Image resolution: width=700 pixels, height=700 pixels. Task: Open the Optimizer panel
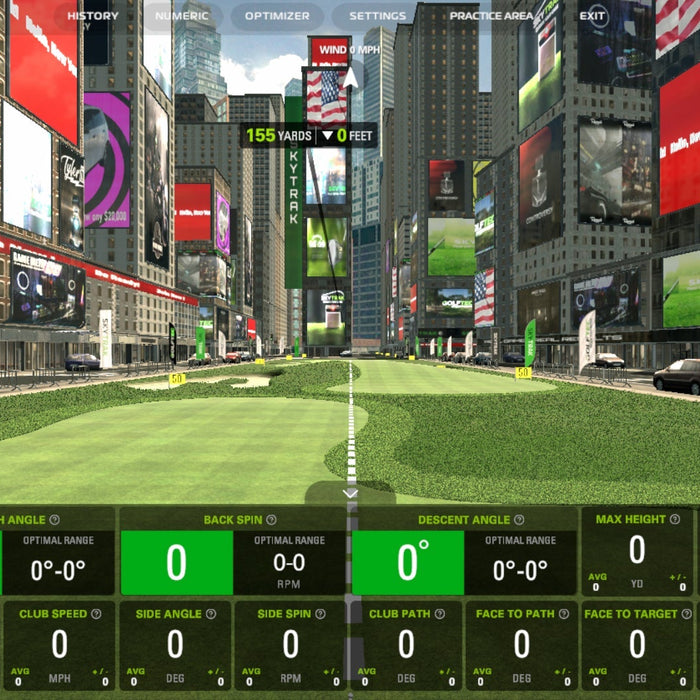click(277, 16)
